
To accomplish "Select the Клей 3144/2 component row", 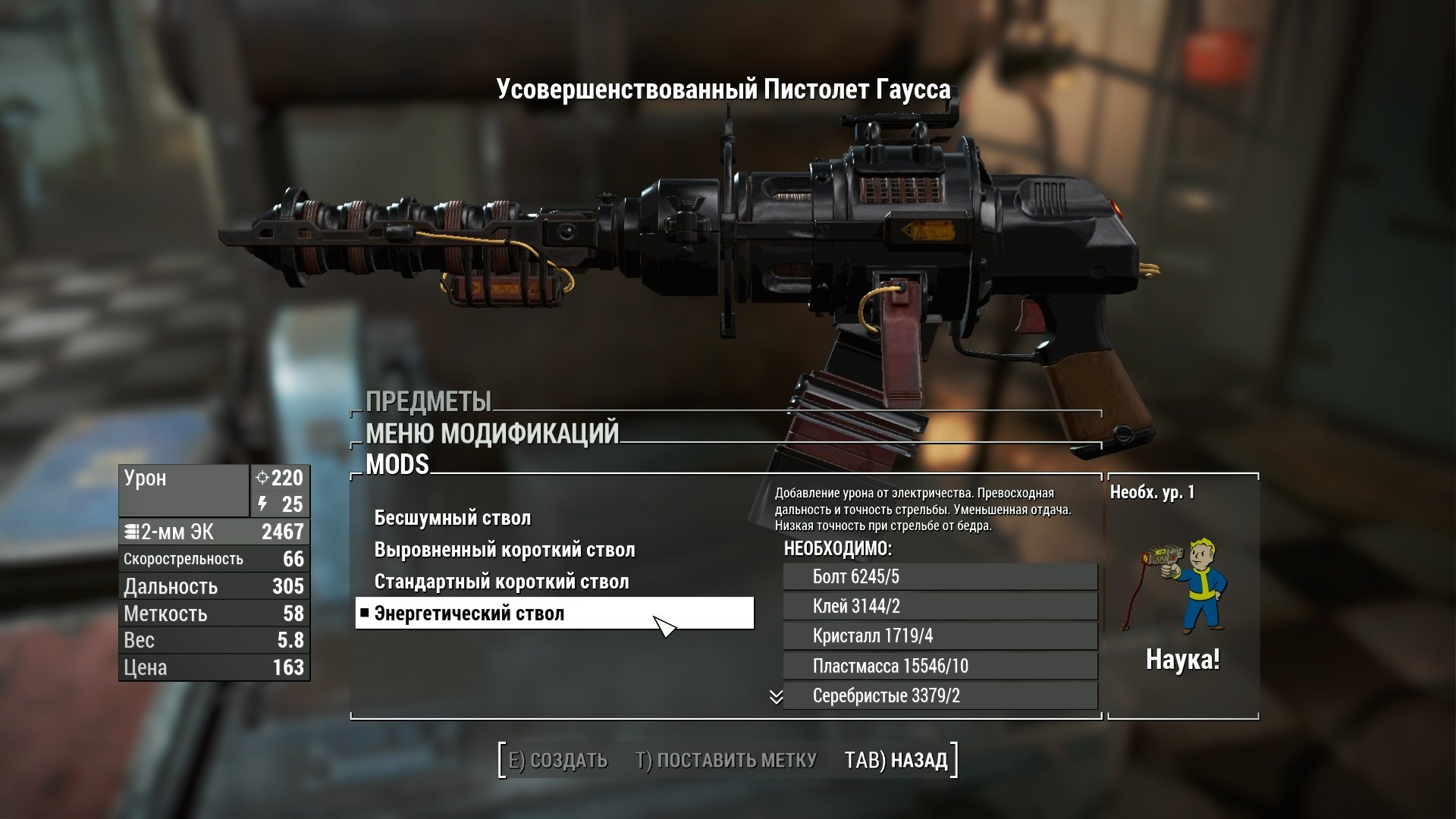I will click(x=940, y=607).
